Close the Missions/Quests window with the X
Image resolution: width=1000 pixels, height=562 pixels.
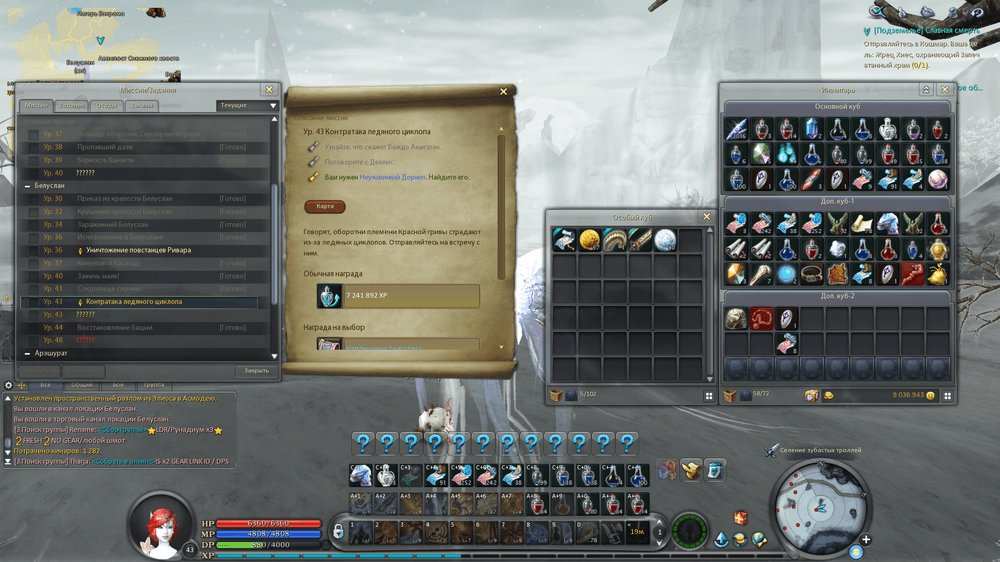(x=268, y=90)
